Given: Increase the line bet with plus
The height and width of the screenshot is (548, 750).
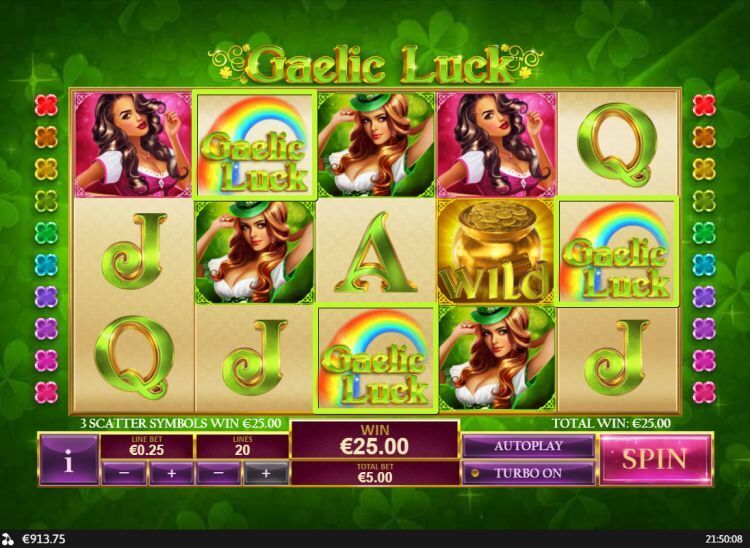Looking at the screenshot, I should click(171, 473).
